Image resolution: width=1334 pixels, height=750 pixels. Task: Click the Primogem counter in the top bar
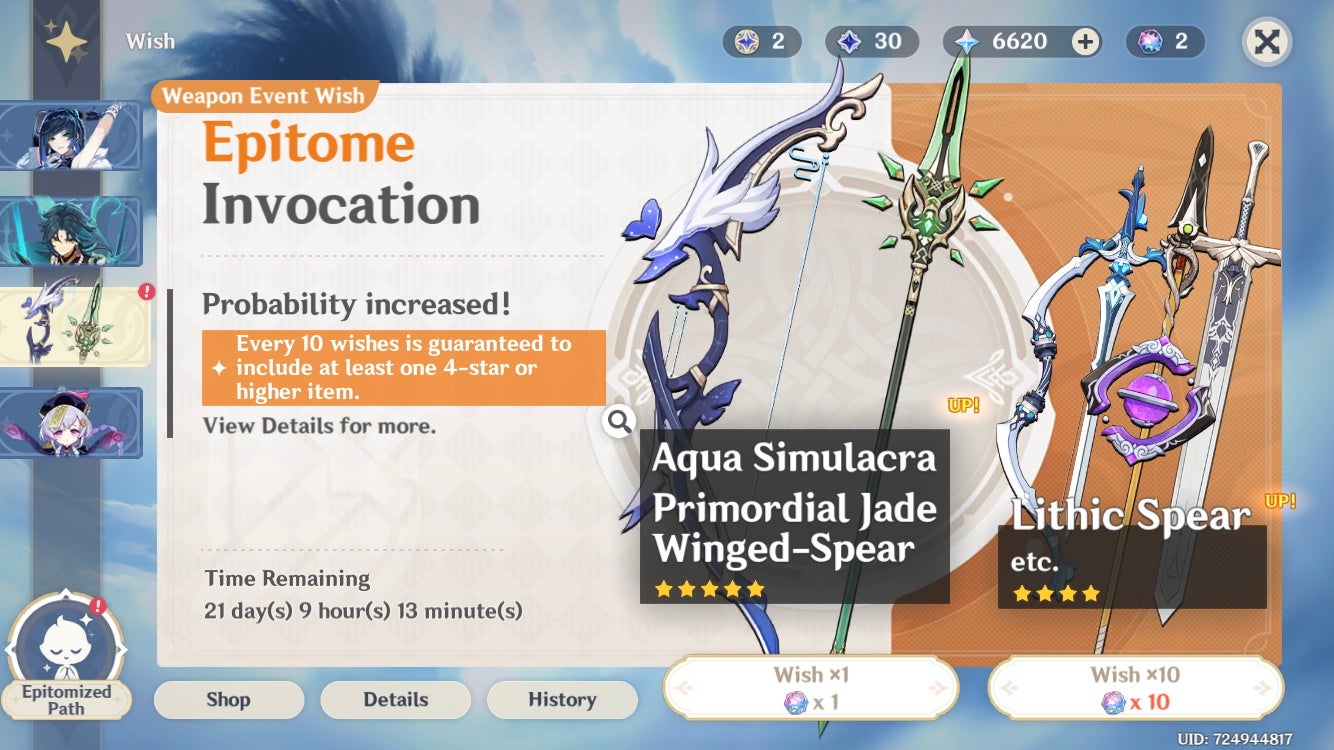(1010, 42)
